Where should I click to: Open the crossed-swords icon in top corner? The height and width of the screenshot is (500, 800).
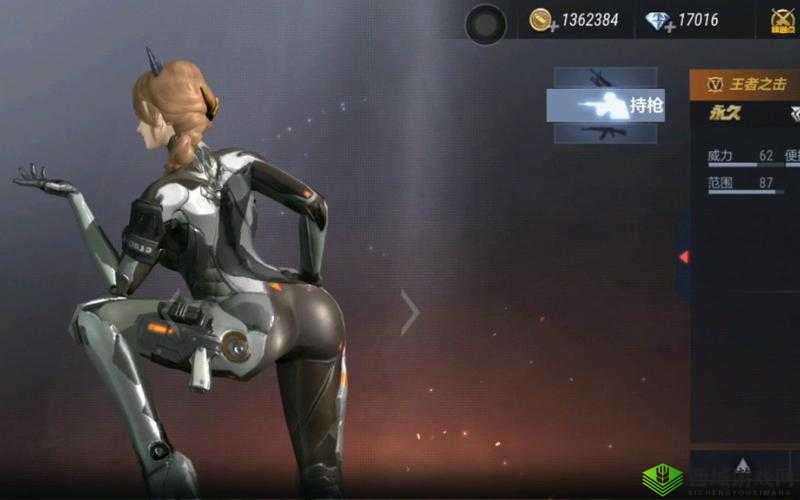click(784, 21)
